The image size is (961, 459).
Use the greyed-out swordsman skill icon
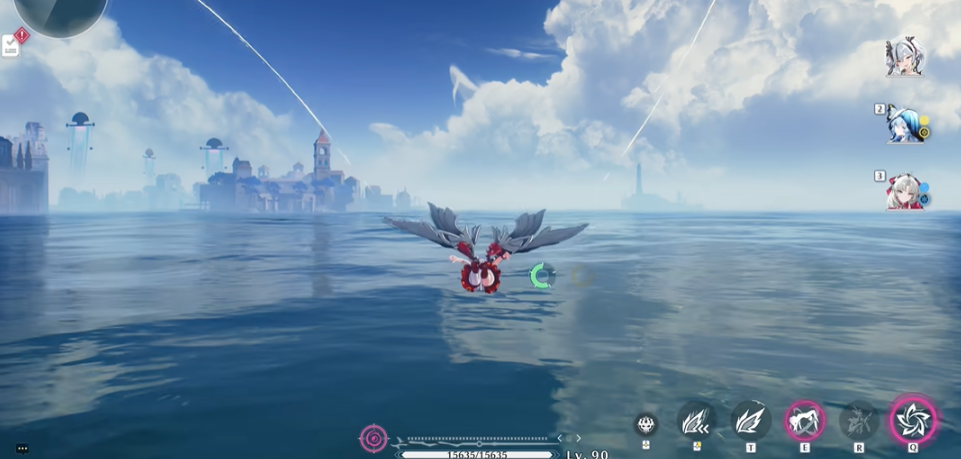coord(858,421)
